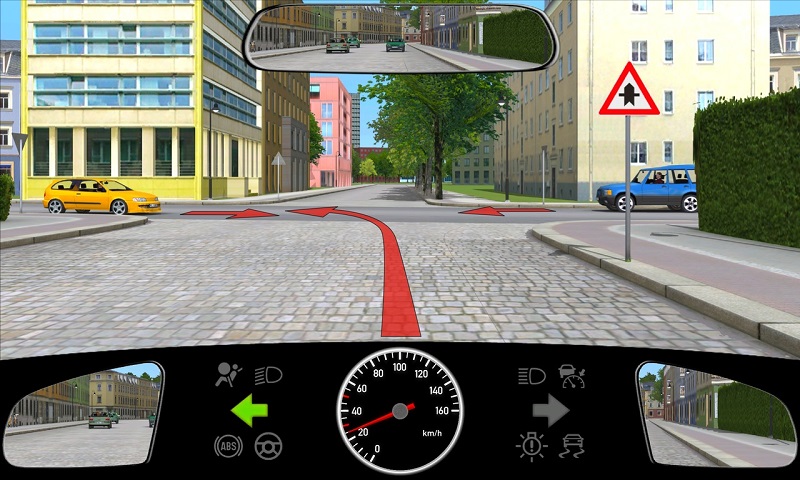The image size is (800, 480).
Task: Select the cruise control speedometer icon
Action: 572,376
